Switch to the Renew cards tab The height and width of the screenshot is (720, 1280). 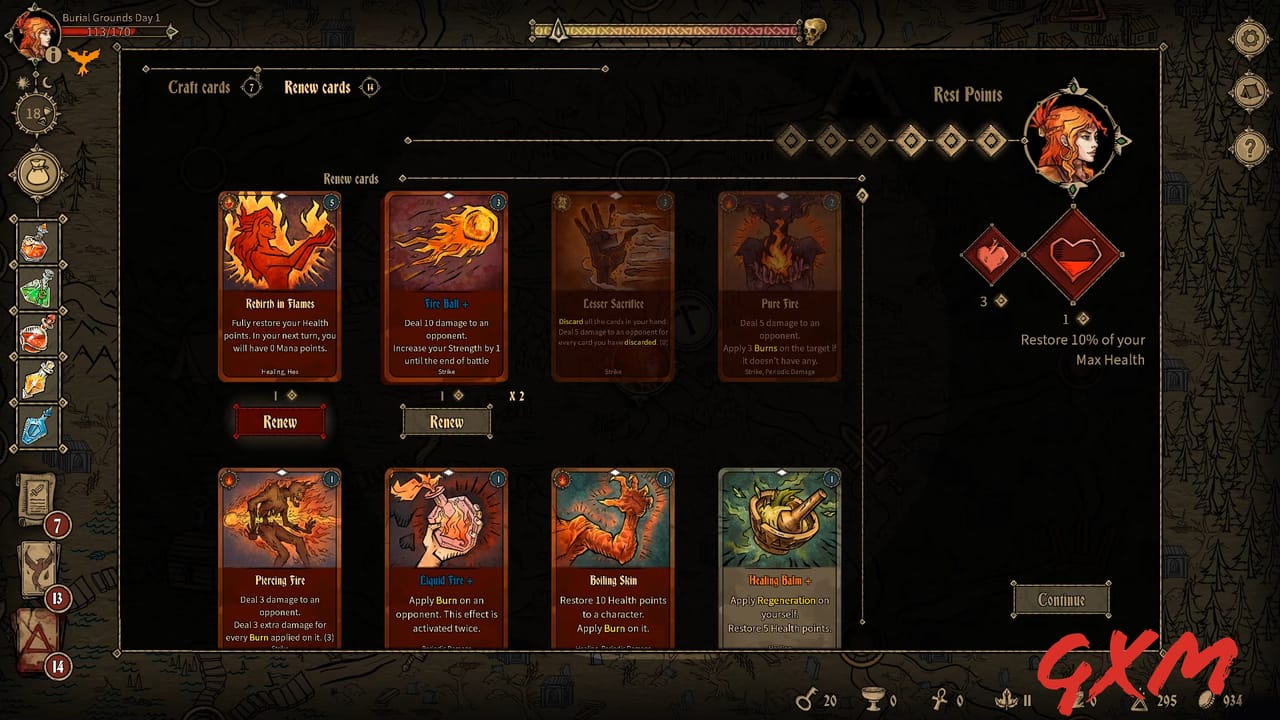click(x=319, y=87)
